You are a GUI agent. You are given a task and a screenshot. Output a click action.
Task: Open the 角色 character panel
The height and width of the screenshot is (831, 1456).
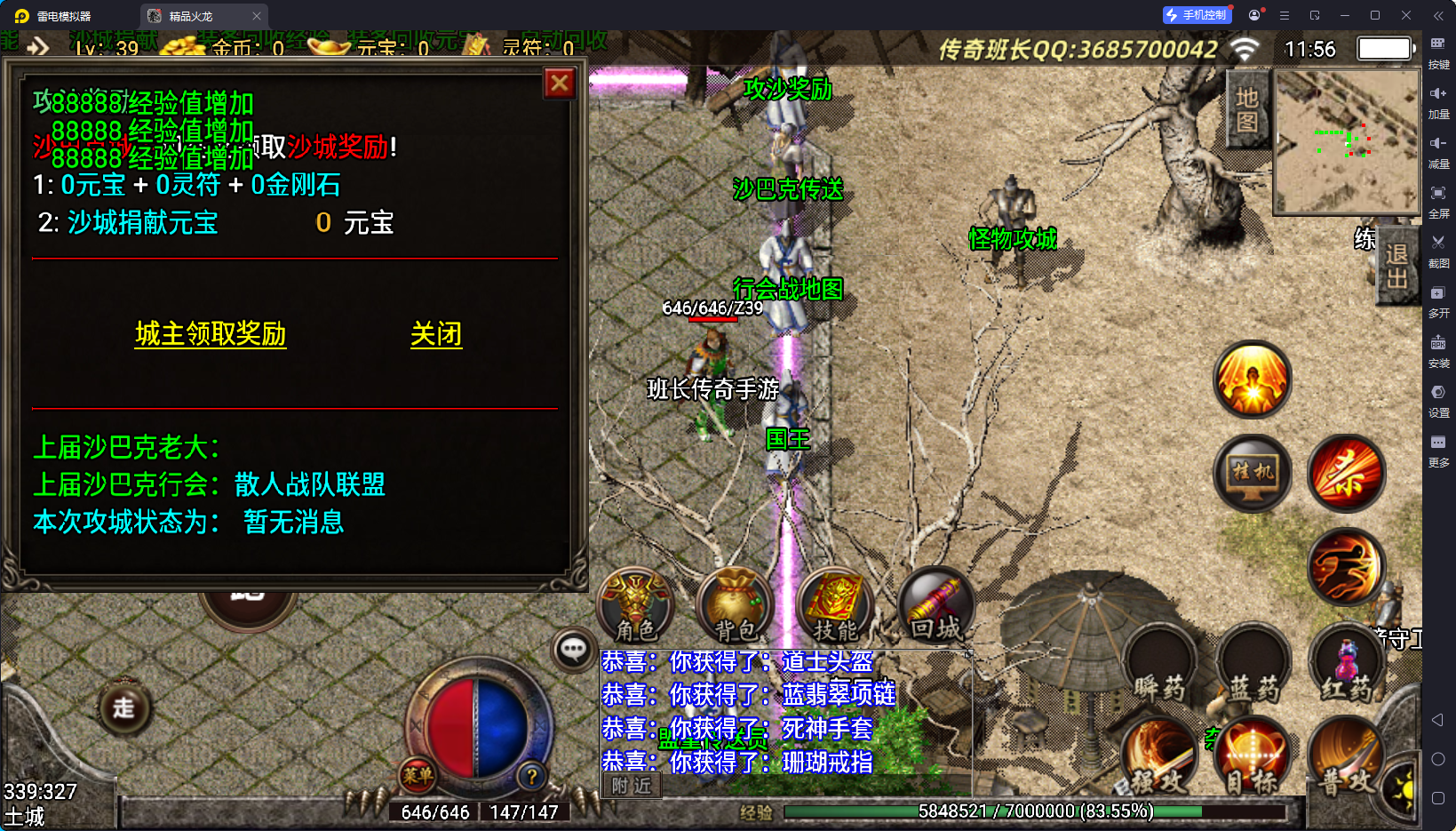click(636, 607)
